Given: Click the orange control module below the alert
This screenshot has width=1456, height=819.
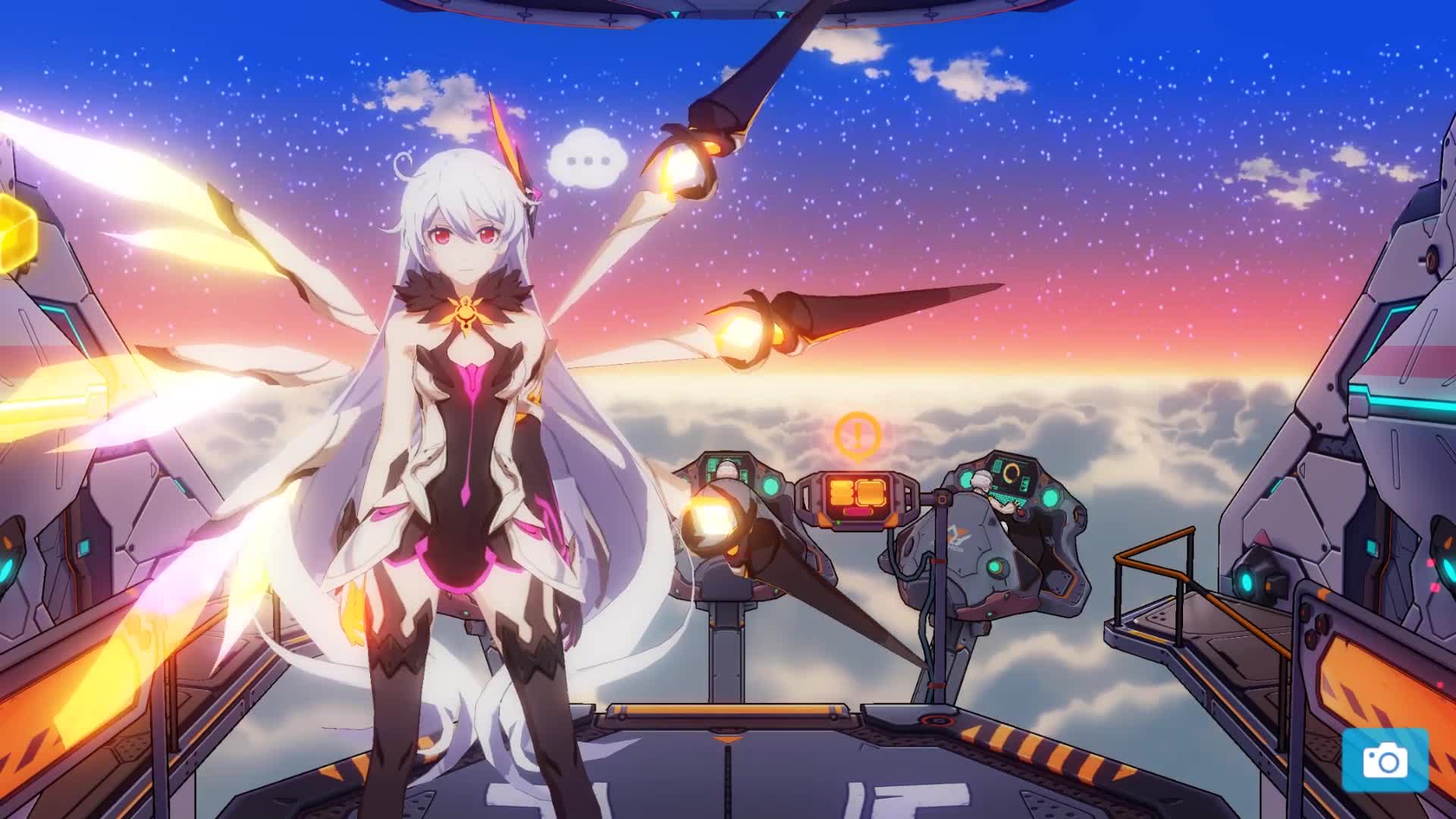Looking at the screenshot, I should (857, 493).
